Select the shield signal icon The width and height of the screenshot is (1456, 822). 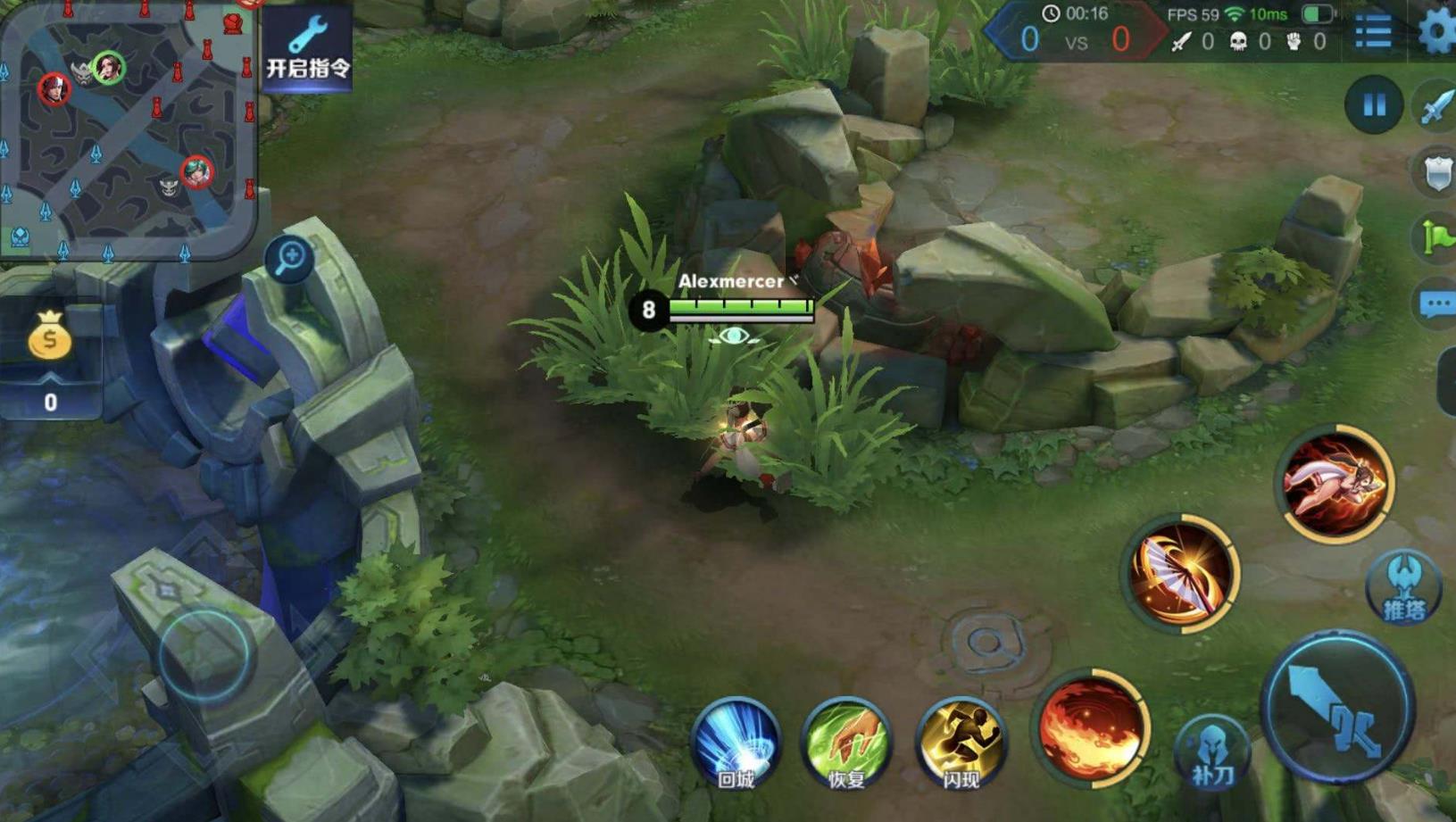point(1436,171)
